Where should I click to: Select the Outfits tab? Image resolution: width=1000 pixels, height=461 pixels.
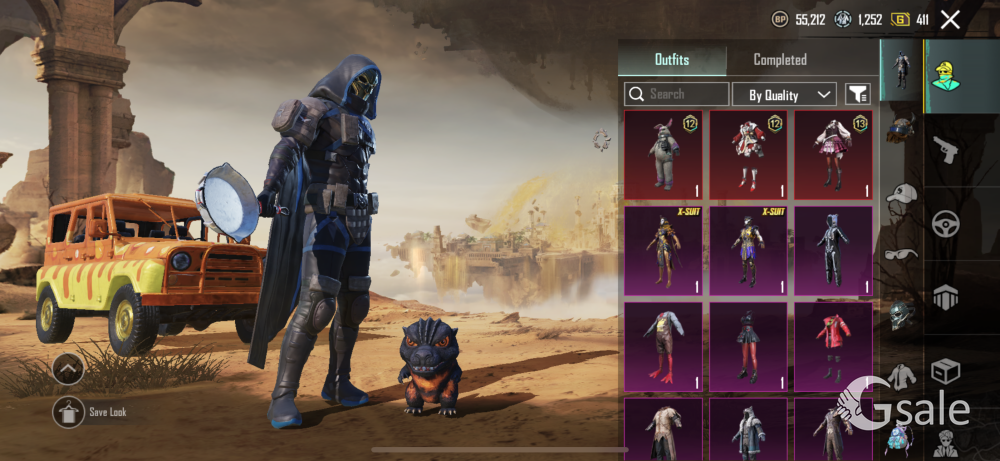(672, 60)
